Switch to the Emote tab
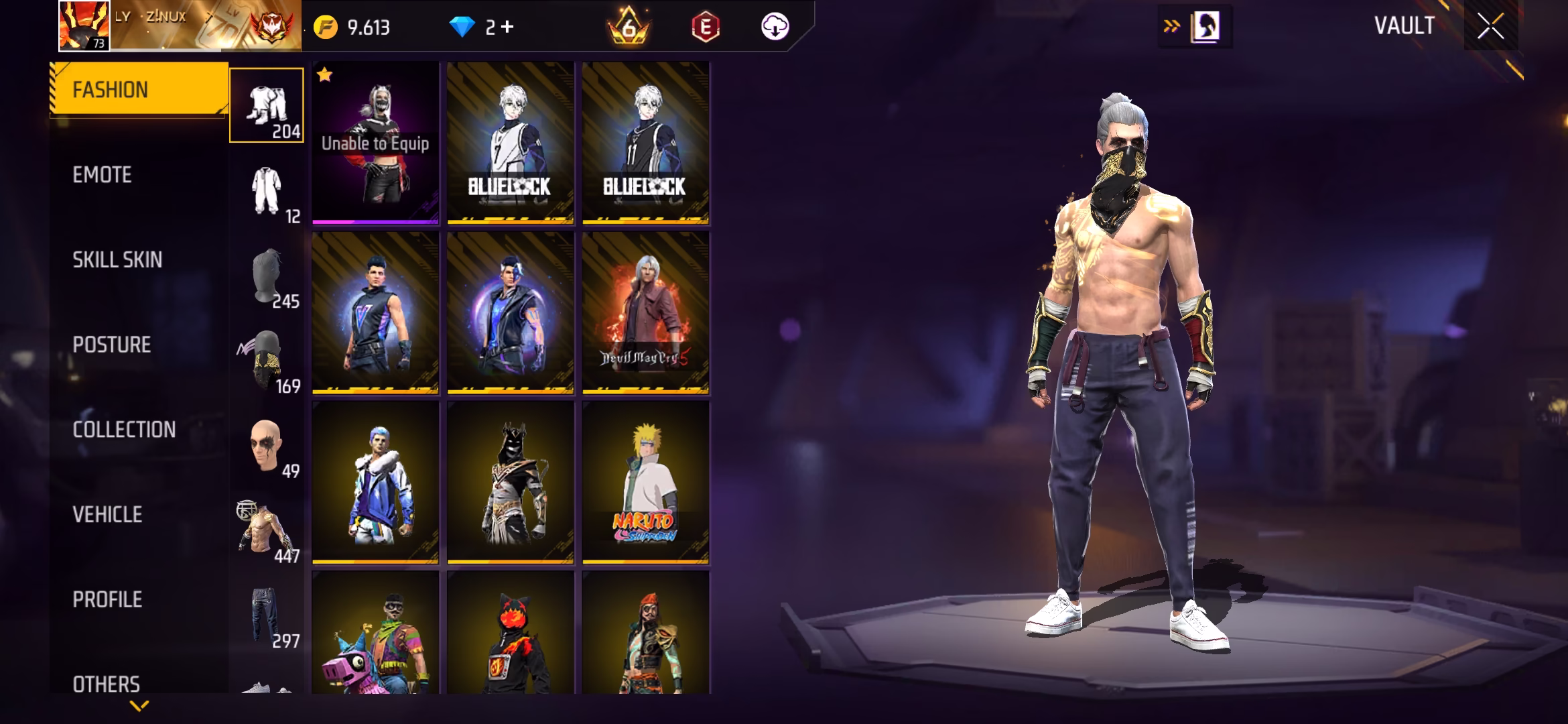The height and width of the screenshot is (724, 1568). (103, 175)
